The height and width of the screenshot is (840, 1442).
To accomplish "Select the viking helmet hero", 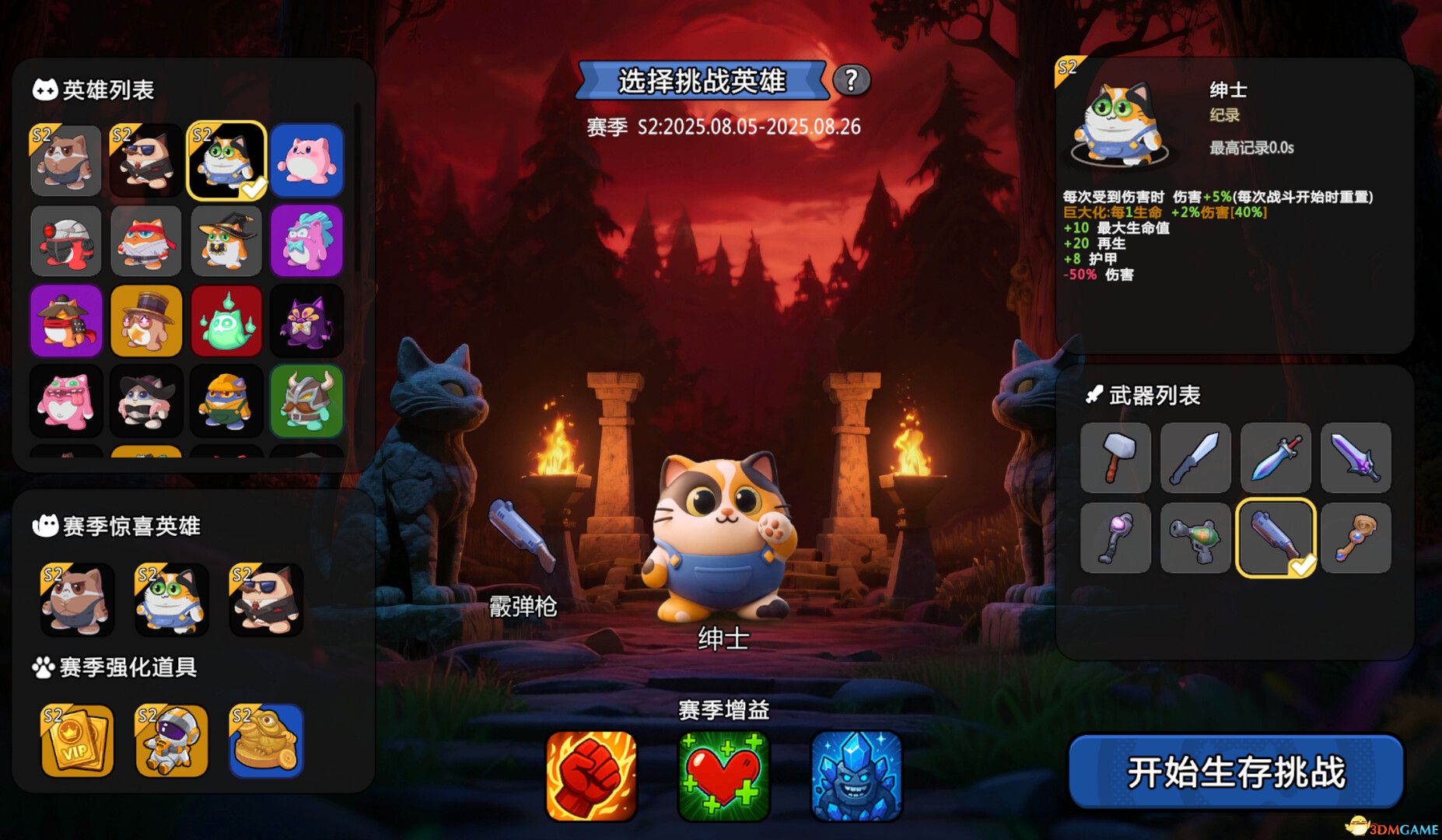I will point(306,401).
